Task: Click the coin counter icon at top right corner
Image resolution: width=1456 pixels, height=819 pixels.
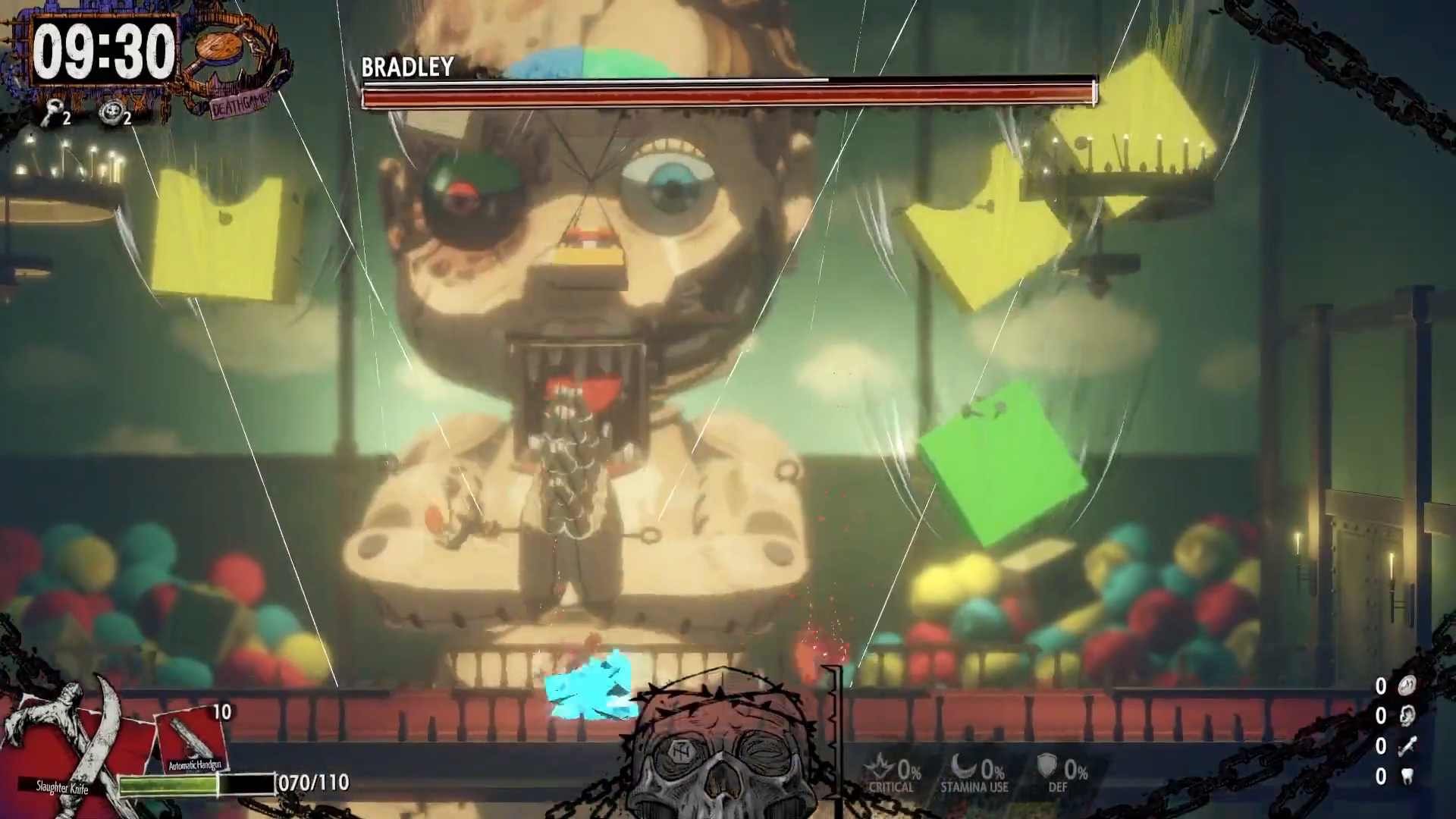Action: point(1406,685)
